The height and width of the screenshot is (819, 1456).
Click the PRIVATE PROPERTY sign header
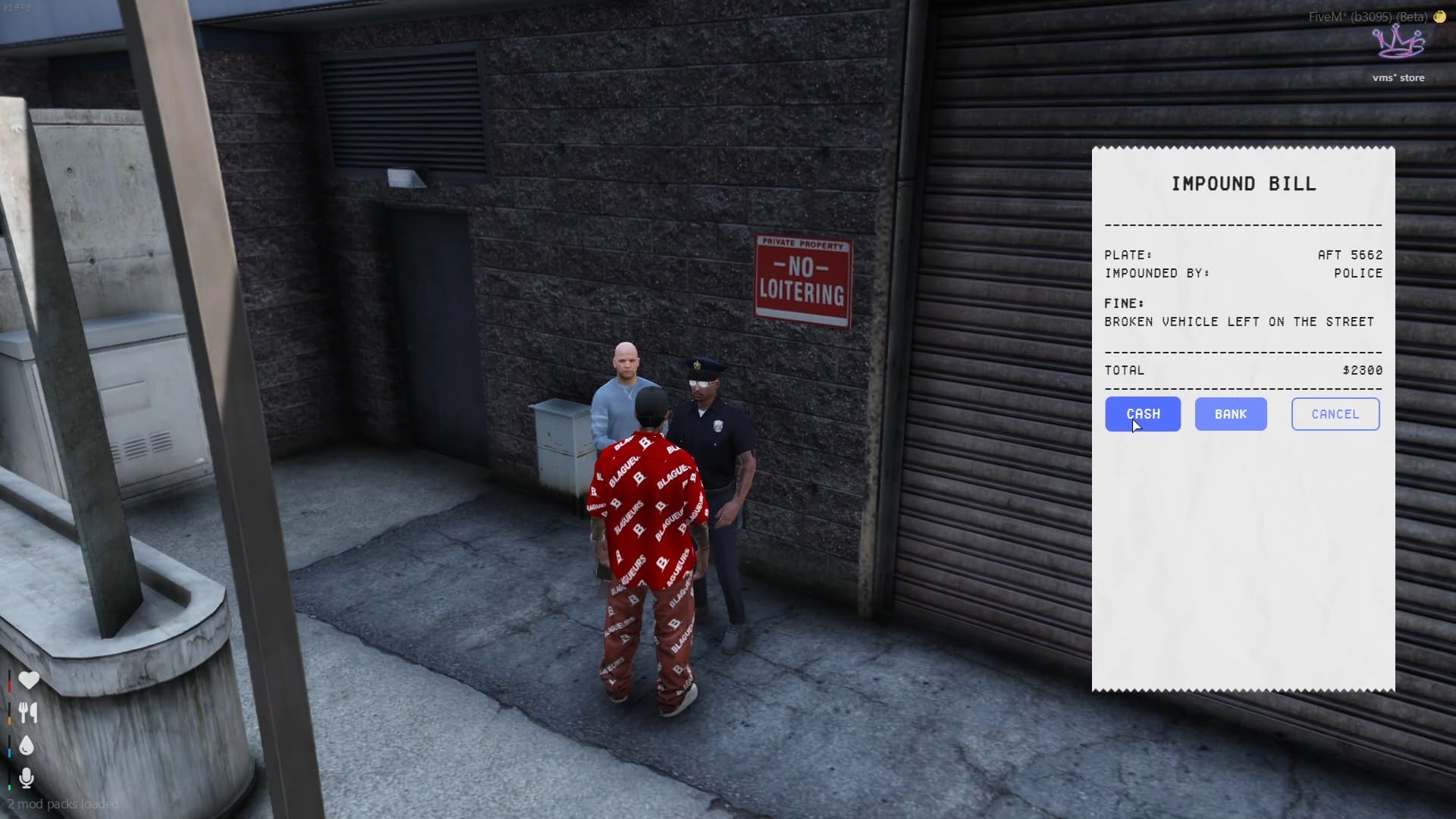pos(802,245)
